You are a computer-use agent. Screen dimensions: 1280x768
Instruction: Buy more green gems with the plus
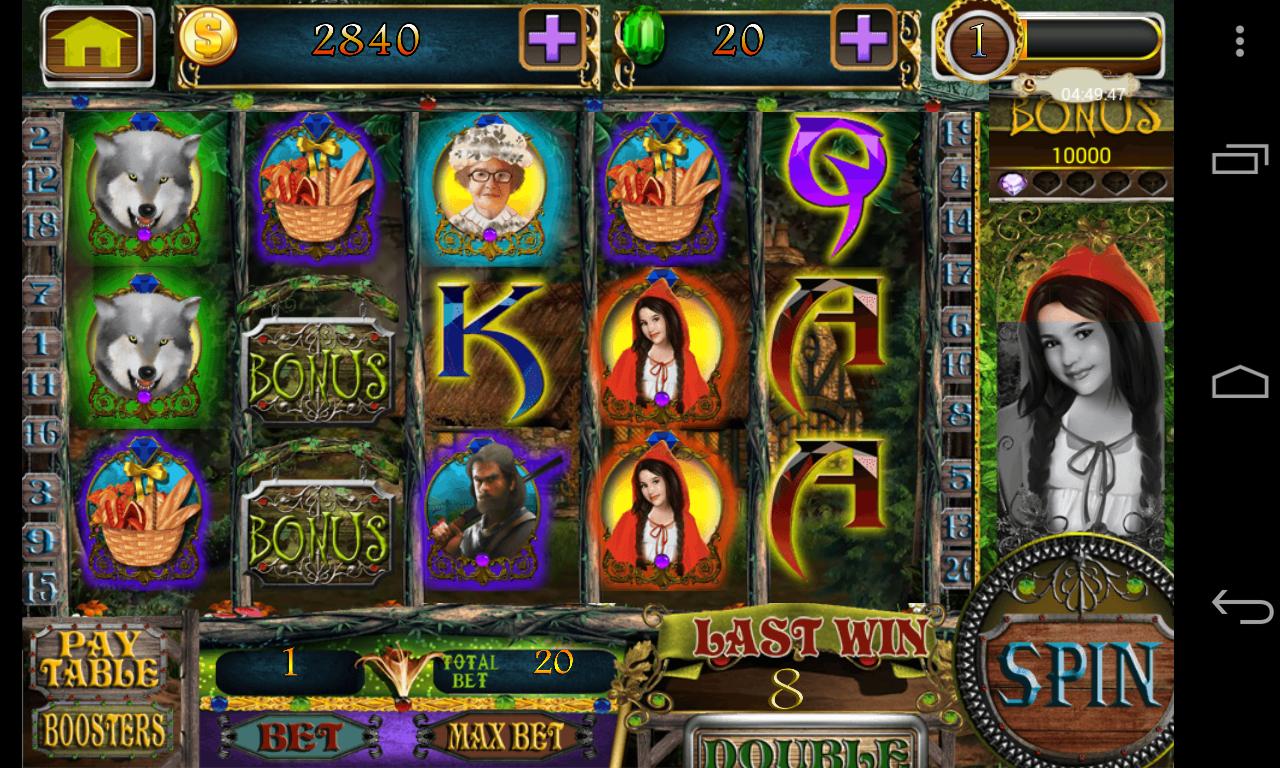pos(864,41)
